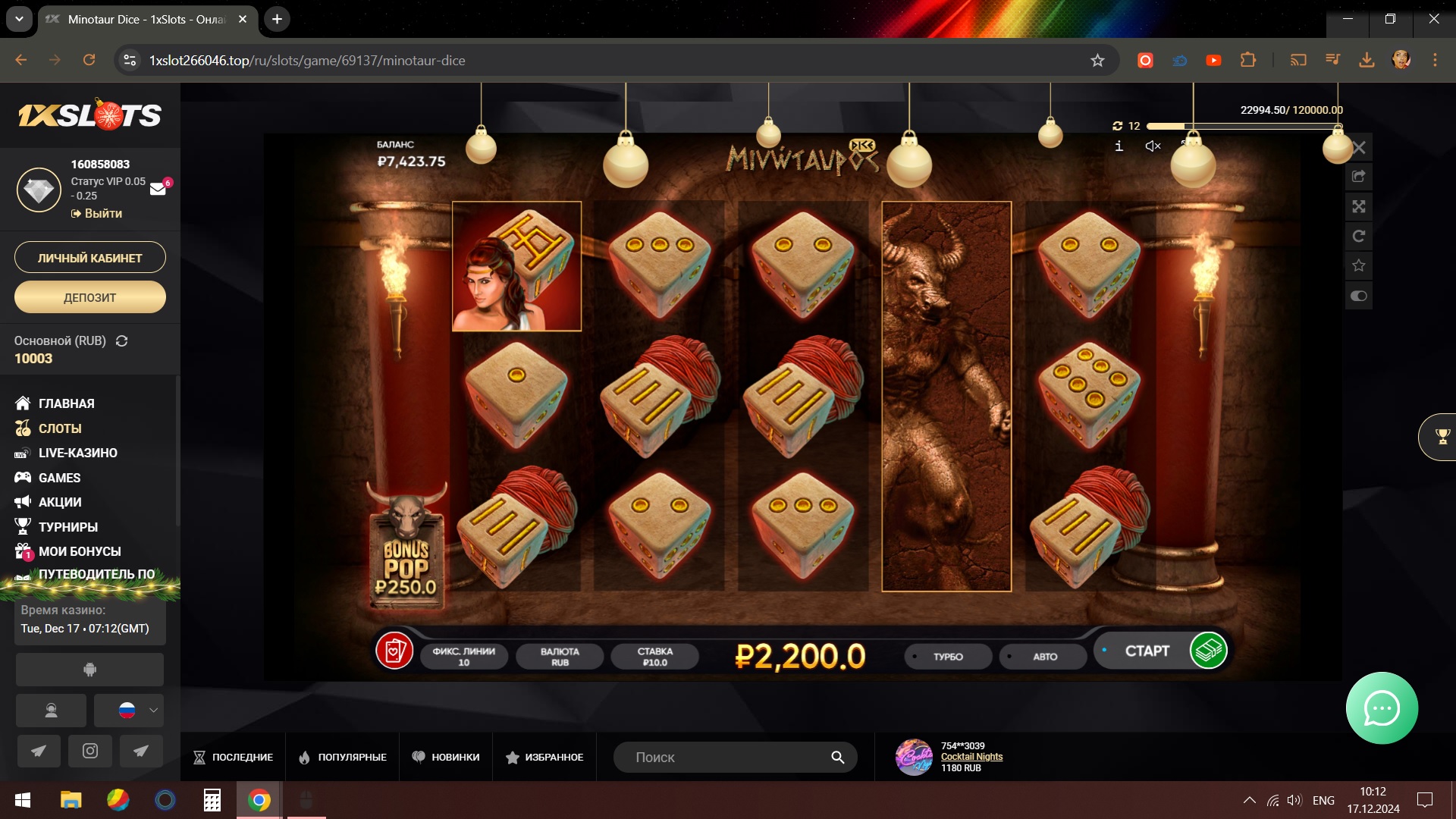This screenshot has width=1456, height=819.
Task: Go to the ТУРНИРЫ tournaments page
Action: (x=67, y=527)
